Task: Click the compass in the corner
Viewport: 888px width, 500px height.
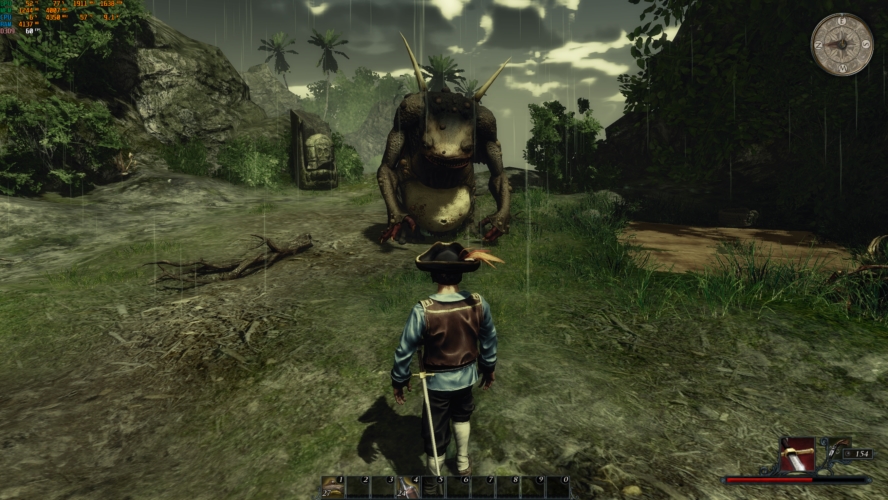Action: point(842,45)
